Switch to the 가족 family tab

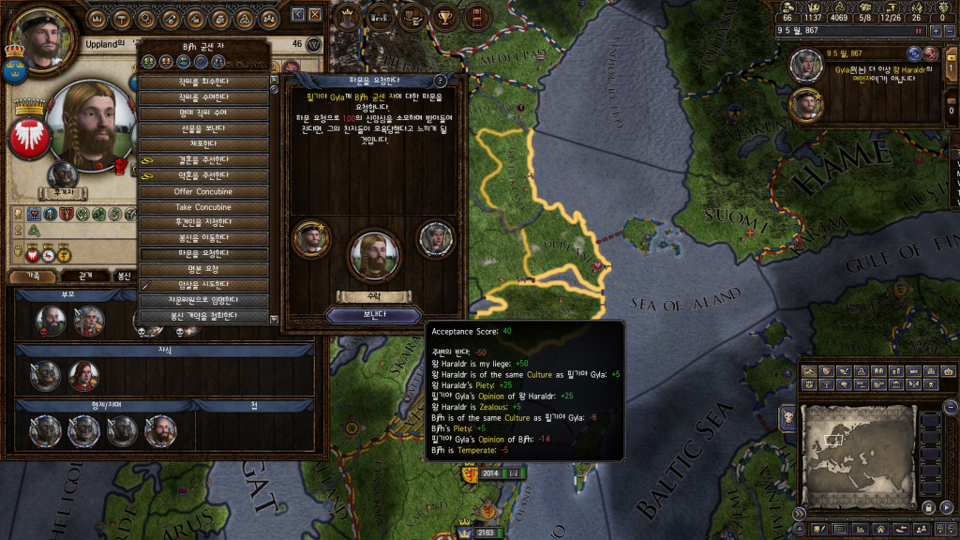pos(33,275)
